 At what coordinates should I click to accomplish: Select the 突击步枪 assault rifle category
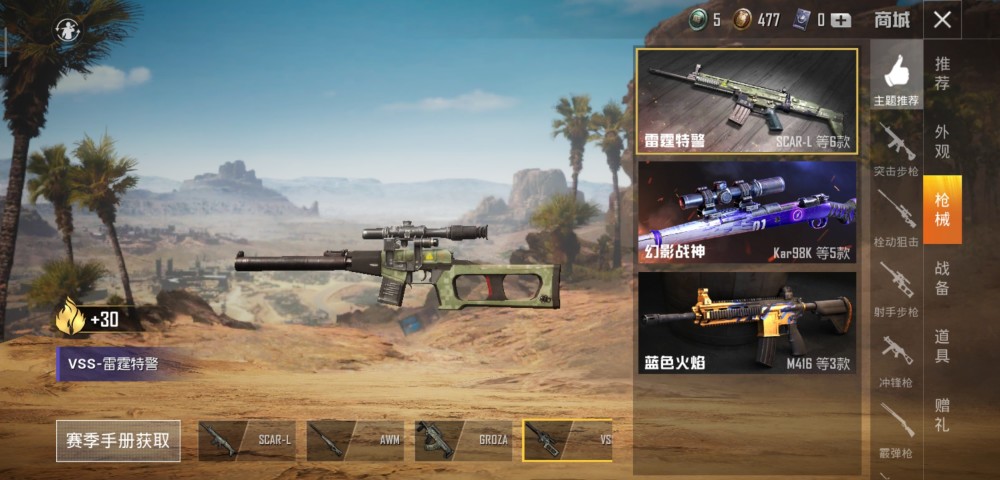[896, 150]
